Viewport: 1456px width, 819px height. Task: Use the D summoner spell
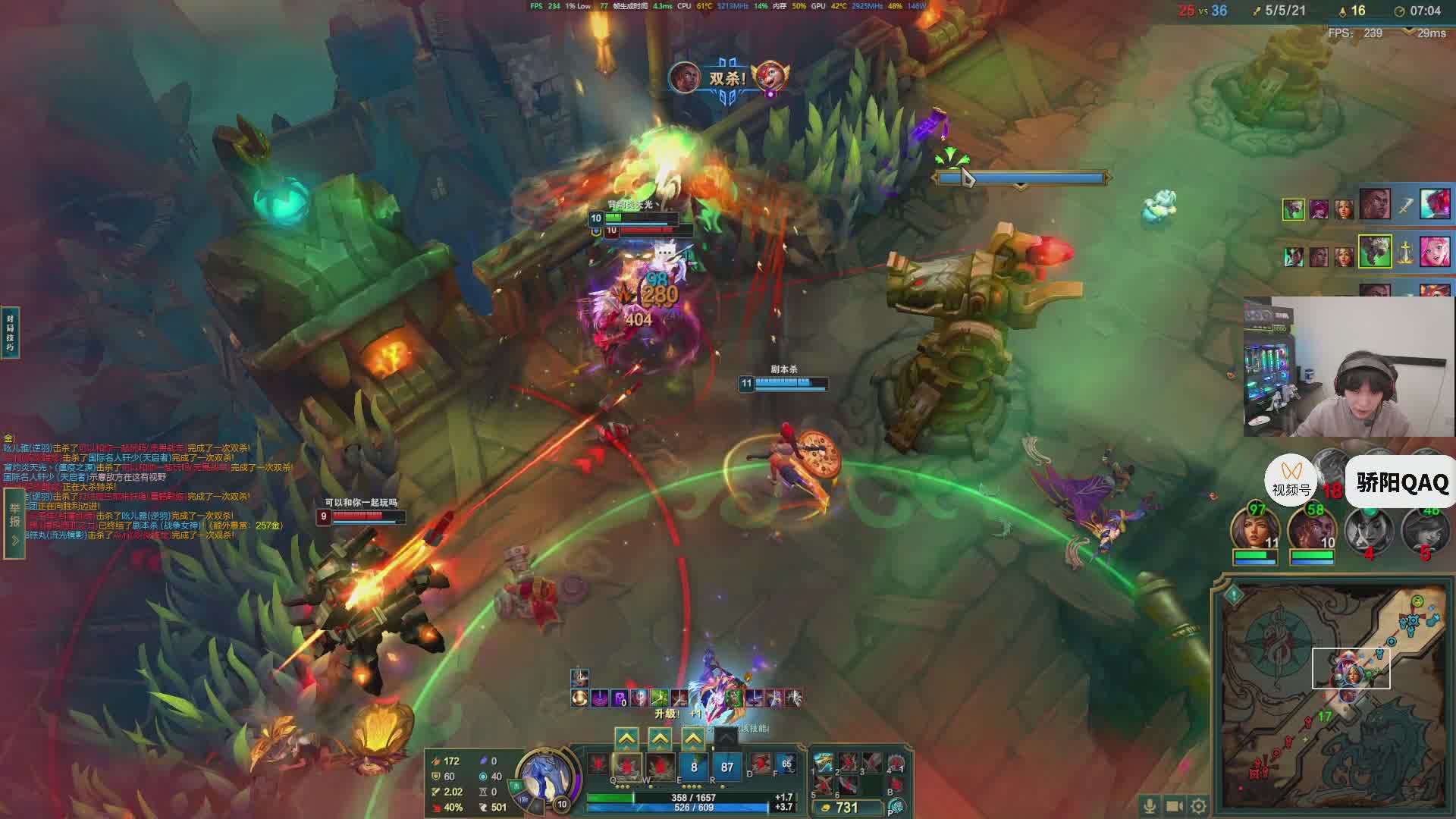(759, 765)
